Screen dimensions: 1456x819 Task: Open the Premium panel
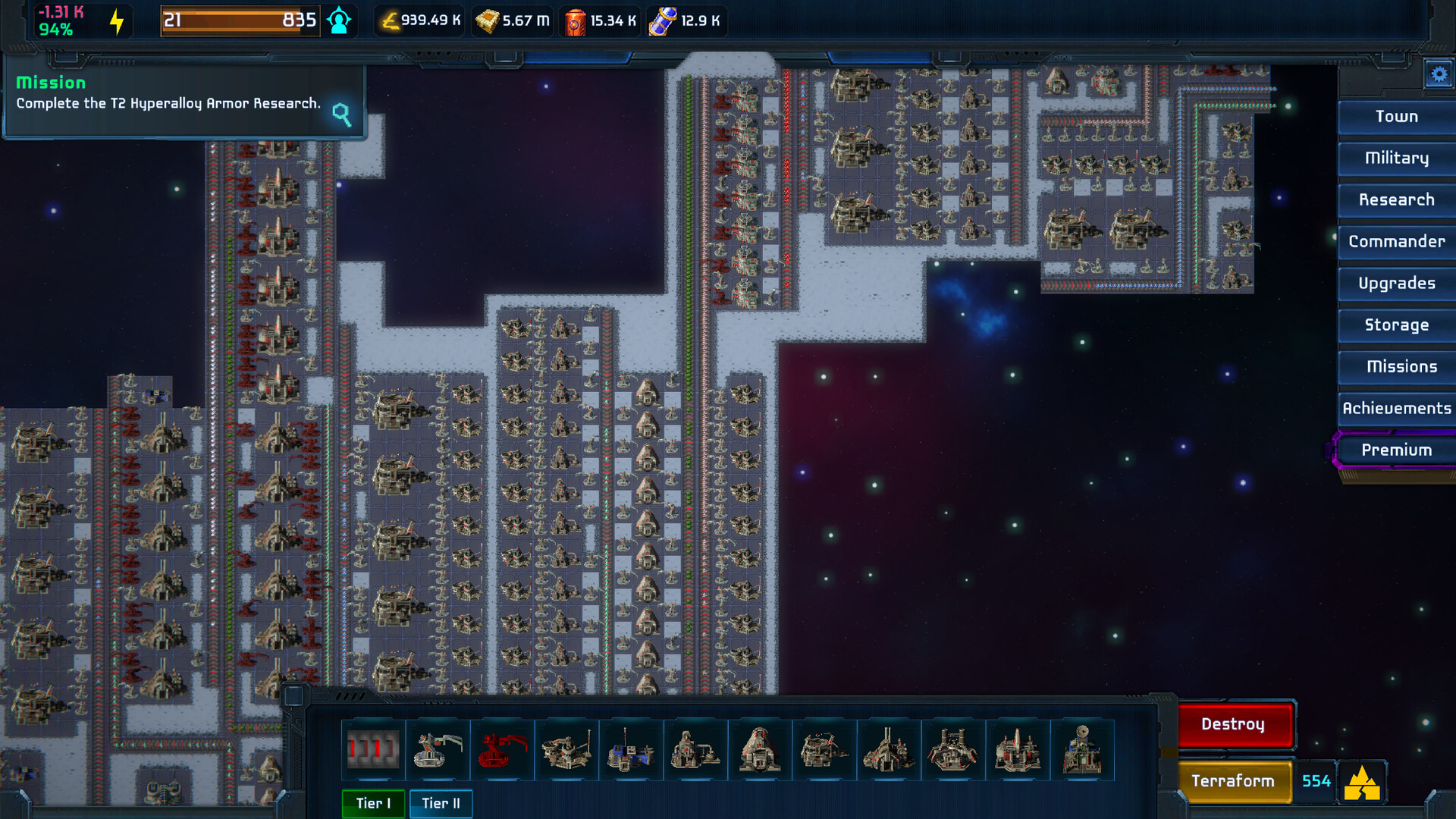[1398, 449]
